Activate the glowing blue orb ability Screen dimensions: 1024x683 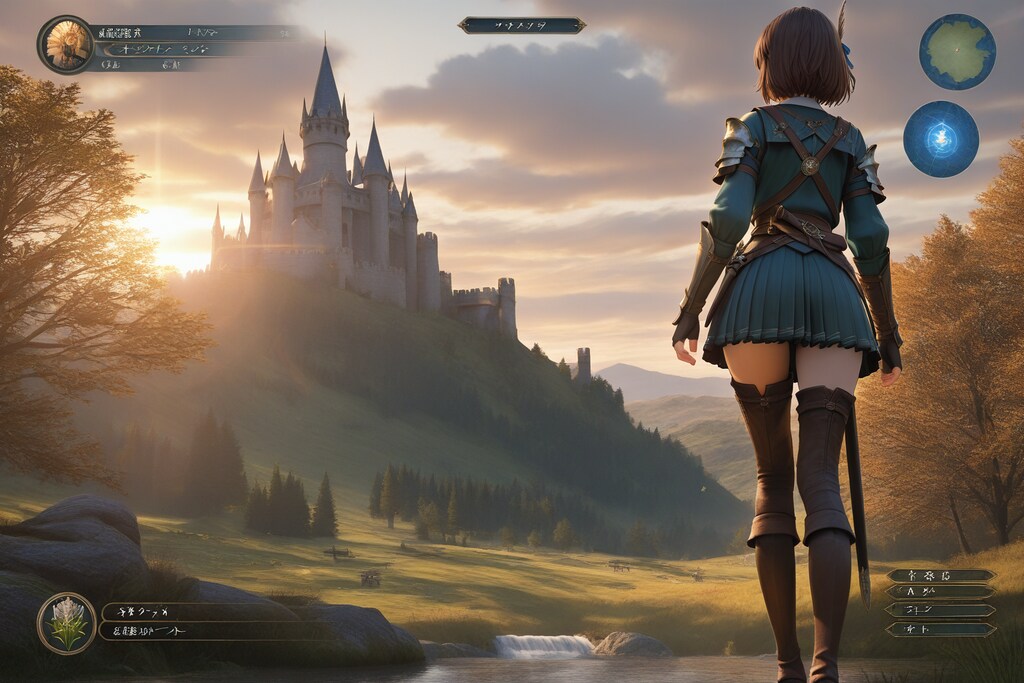click(x=941, y=139)
